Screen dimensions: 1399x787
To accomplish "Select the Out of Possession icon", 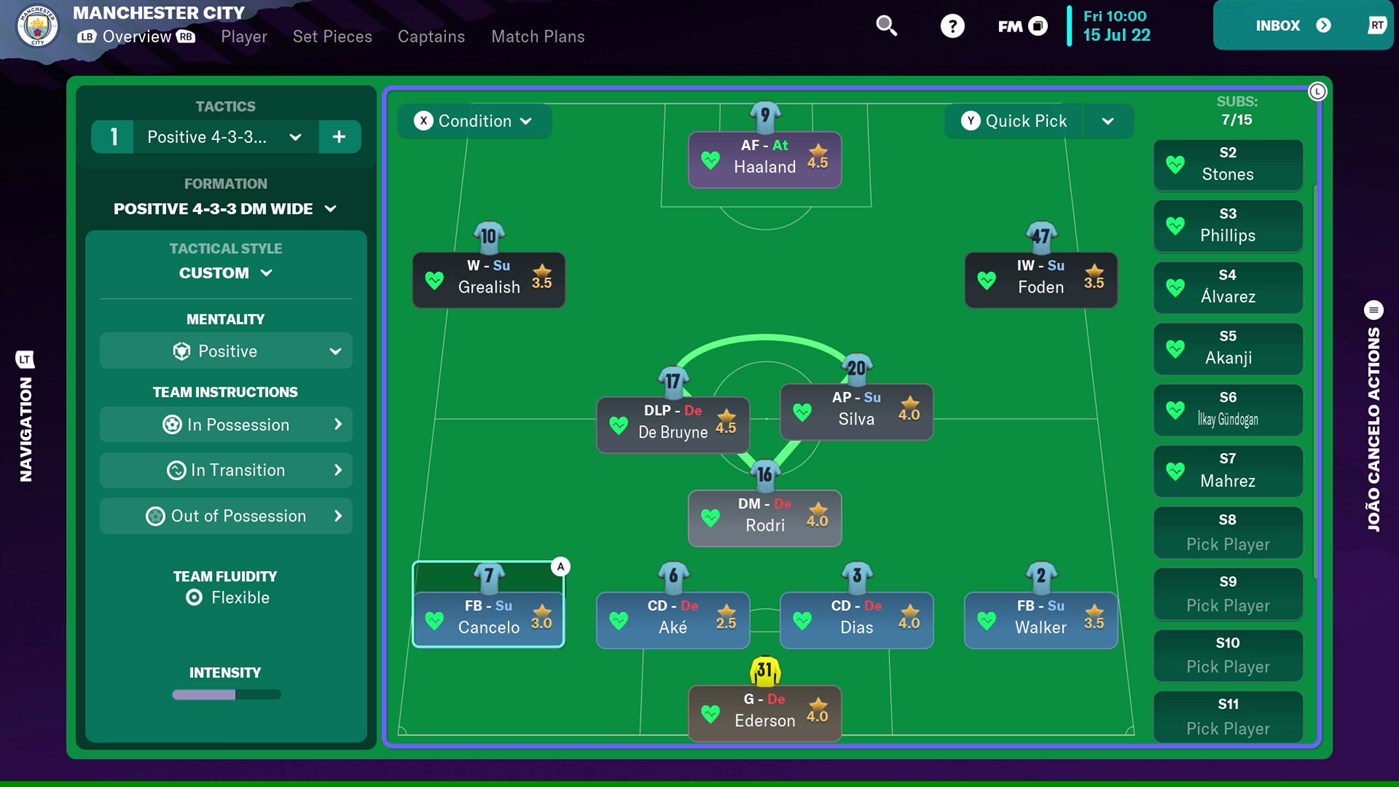I will point(155,516).
